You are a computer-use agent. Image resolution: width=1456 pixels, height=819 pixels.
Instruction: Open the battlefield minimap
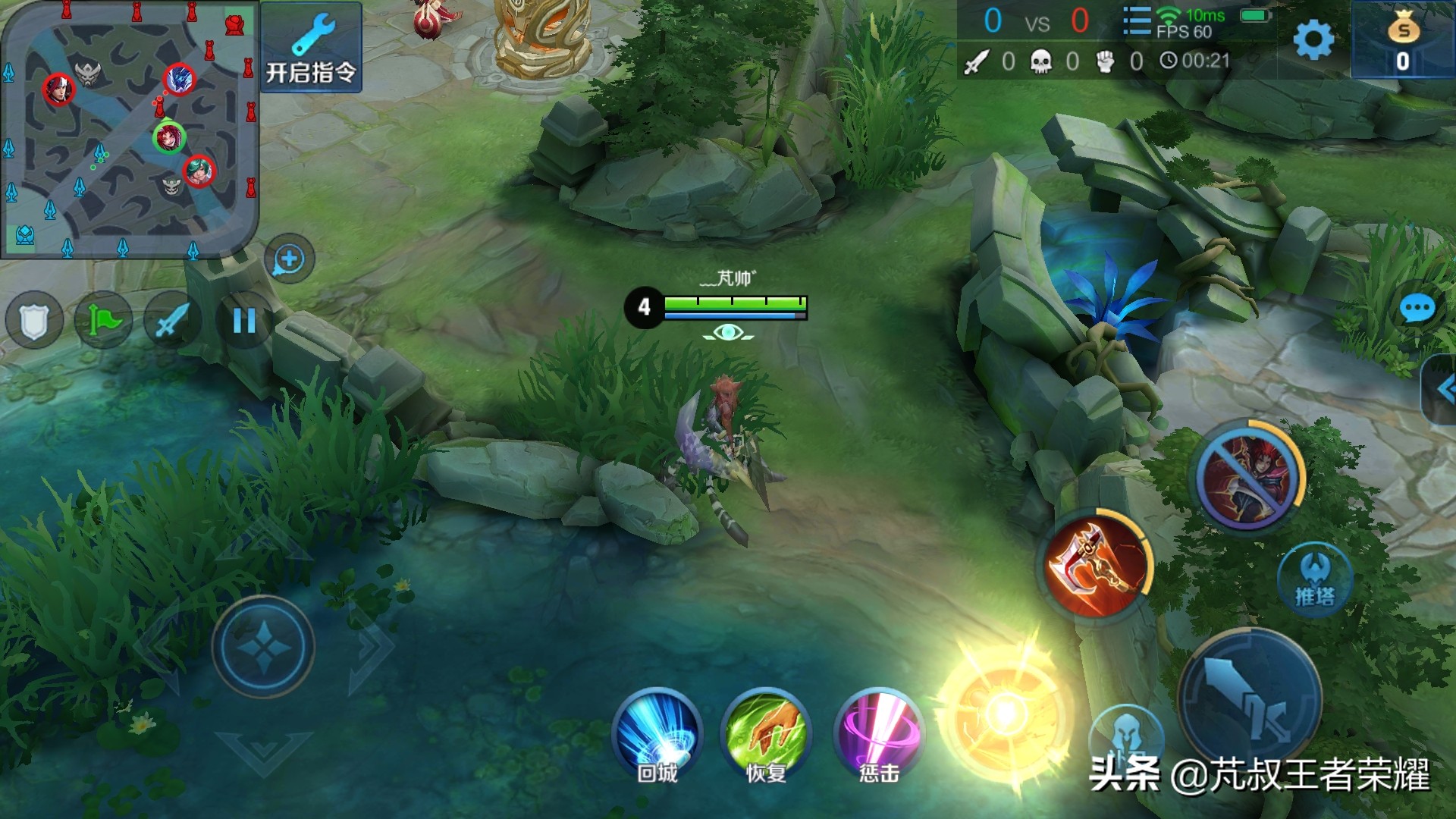tap(129, 129)
